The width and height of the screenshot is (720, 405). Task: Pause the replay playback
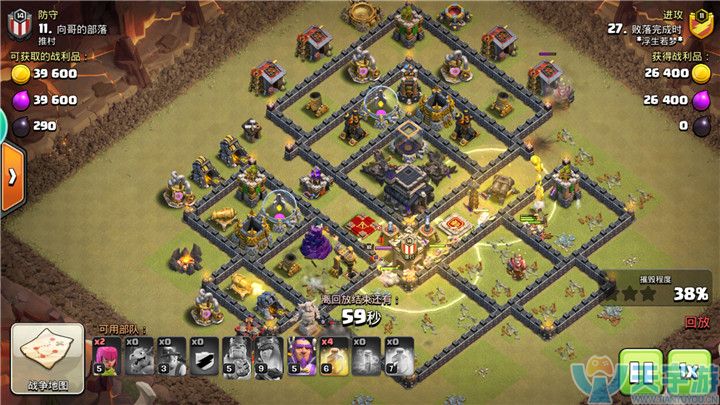(638, 371)
